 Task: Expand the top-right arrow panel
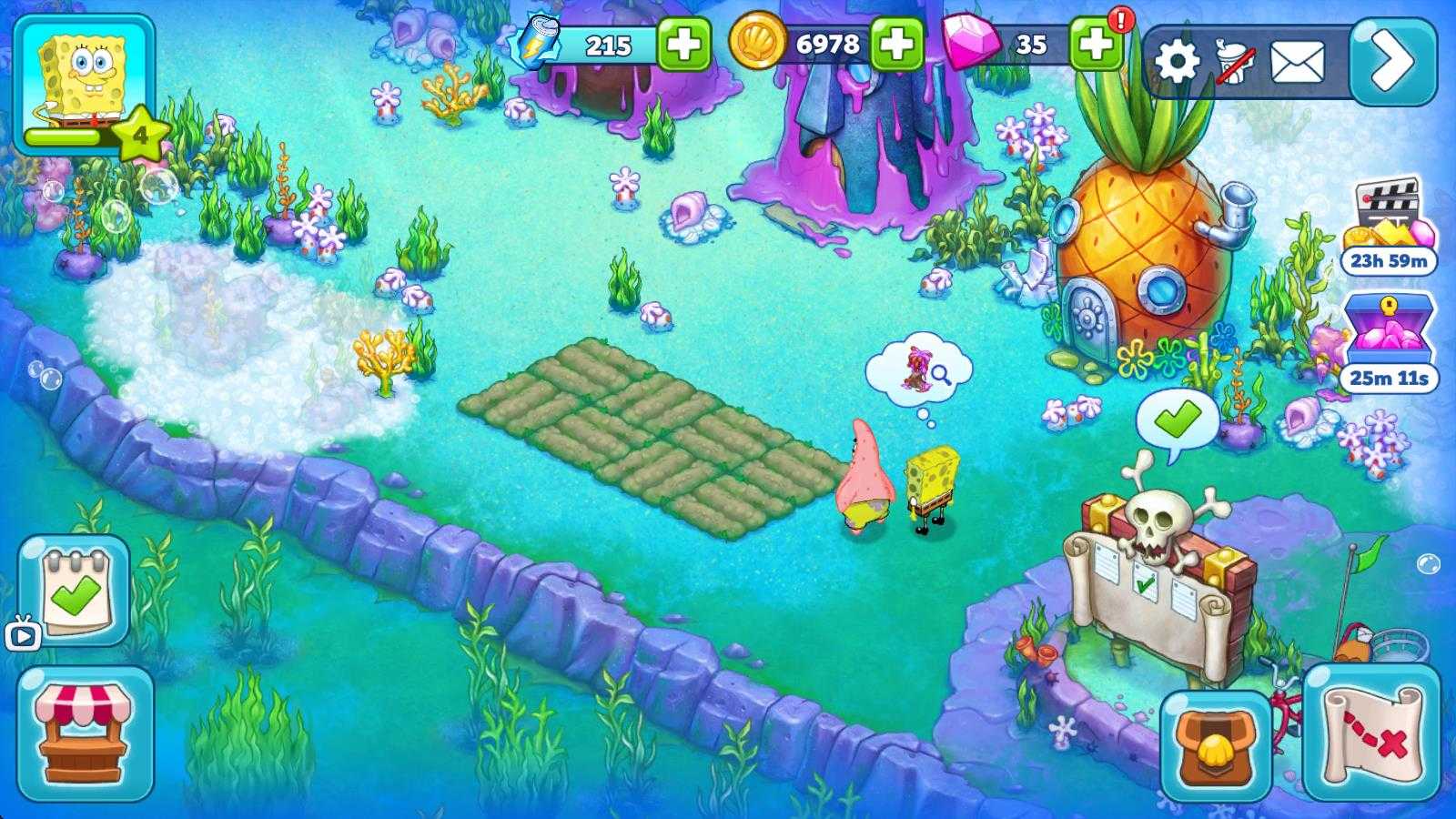[x=1393, y=62]
